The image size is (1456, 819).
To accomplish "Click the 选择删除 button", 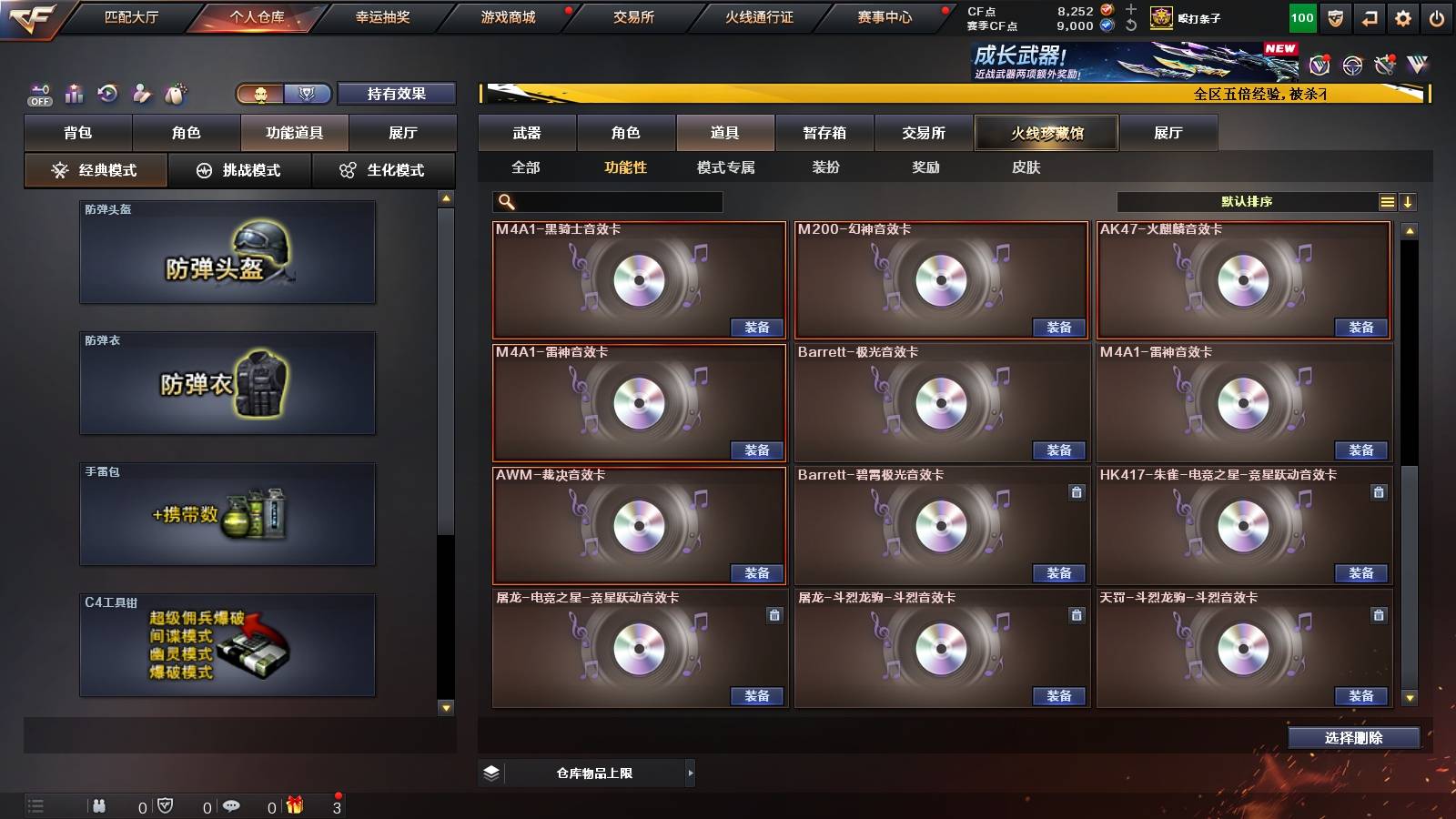I will pyautogui.click(x=1353, y=737).
